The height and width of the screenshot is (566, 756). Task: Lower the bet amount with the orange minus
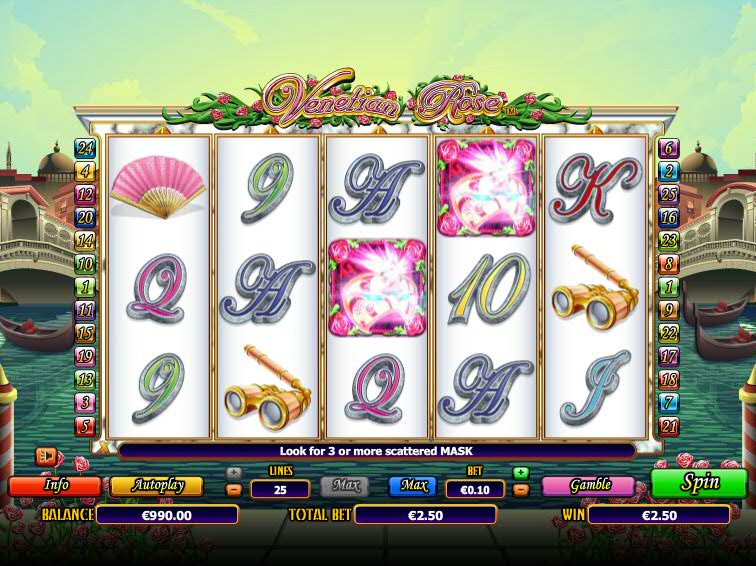tap(520, 490)
